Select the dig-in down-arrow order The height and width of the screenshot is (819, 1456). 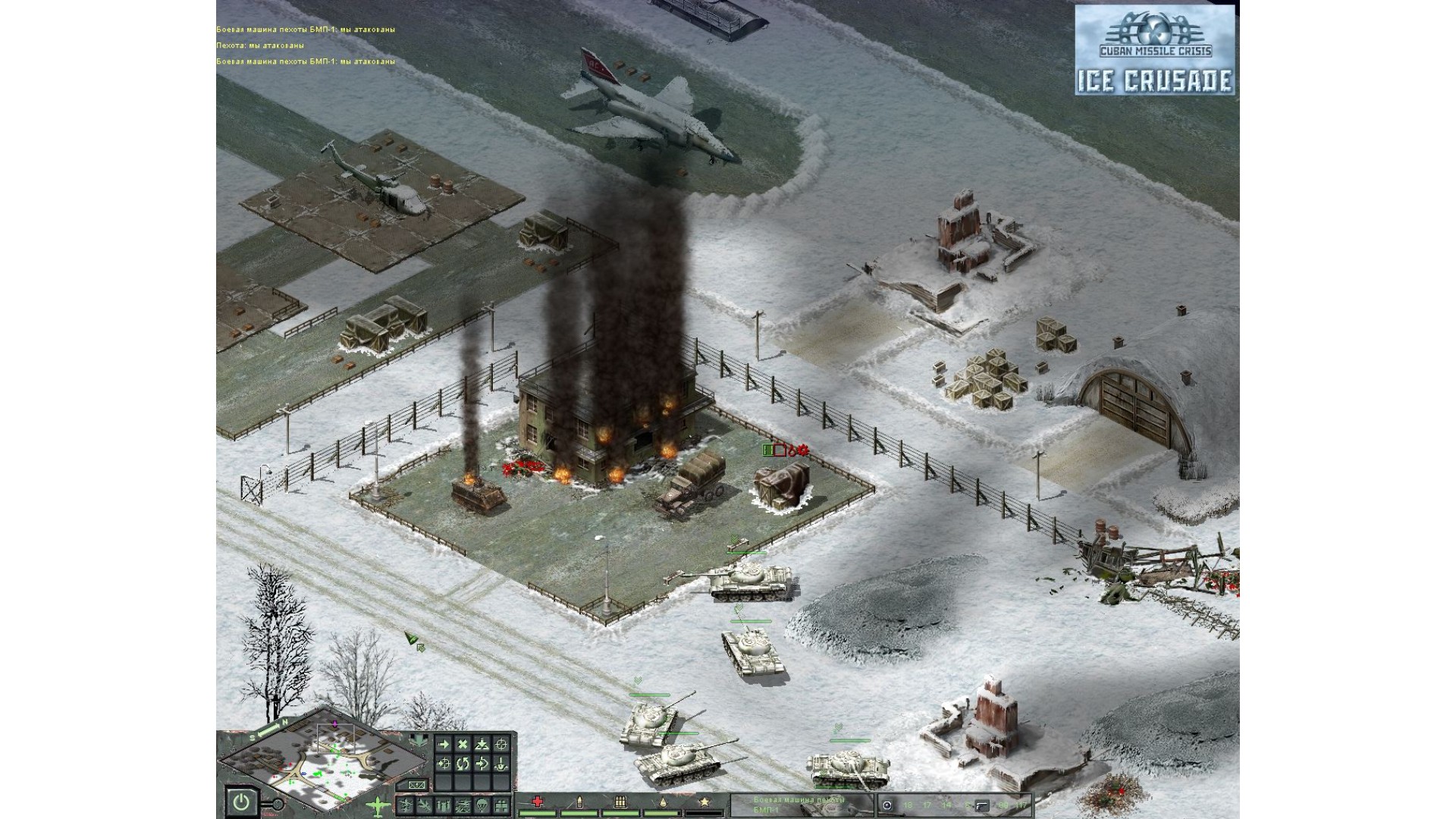pos(500,764)
